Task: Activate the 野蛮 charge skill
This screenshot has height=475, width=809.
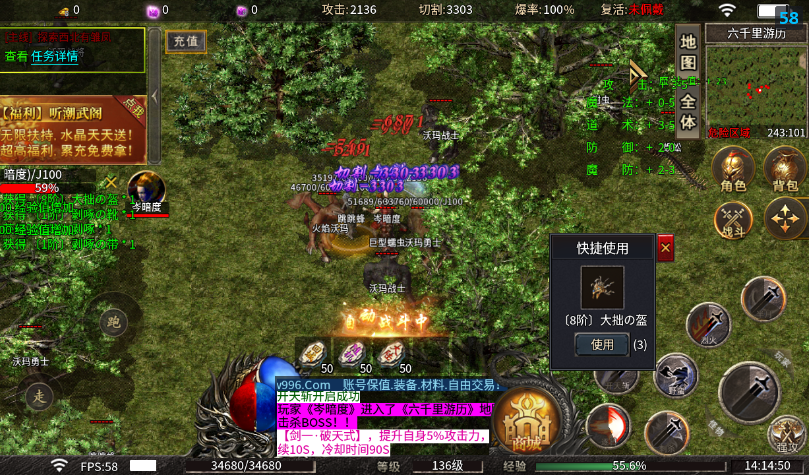Action: [676, 377]
